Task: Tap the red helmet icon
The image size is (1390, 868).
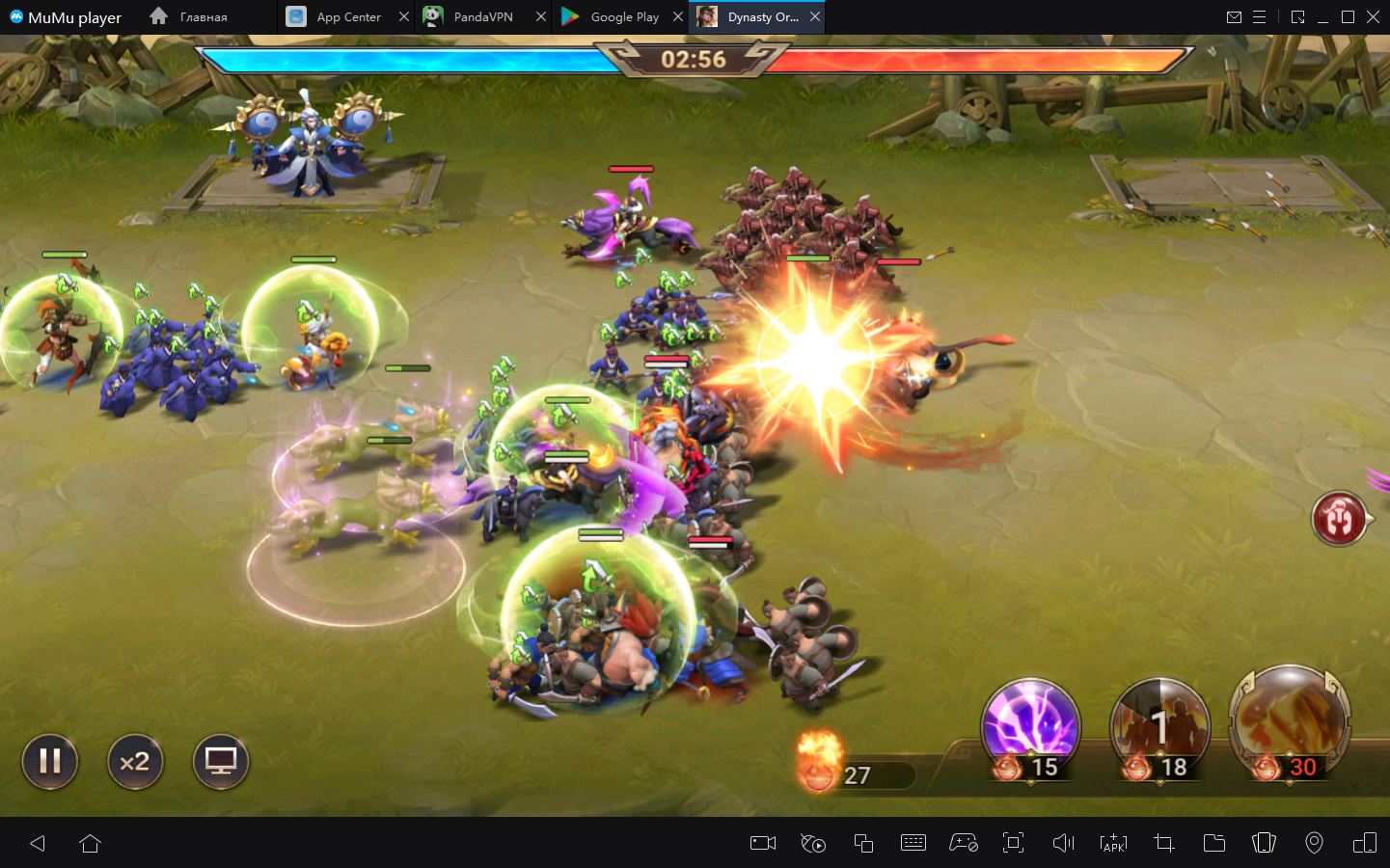Action: (1339, 519)
